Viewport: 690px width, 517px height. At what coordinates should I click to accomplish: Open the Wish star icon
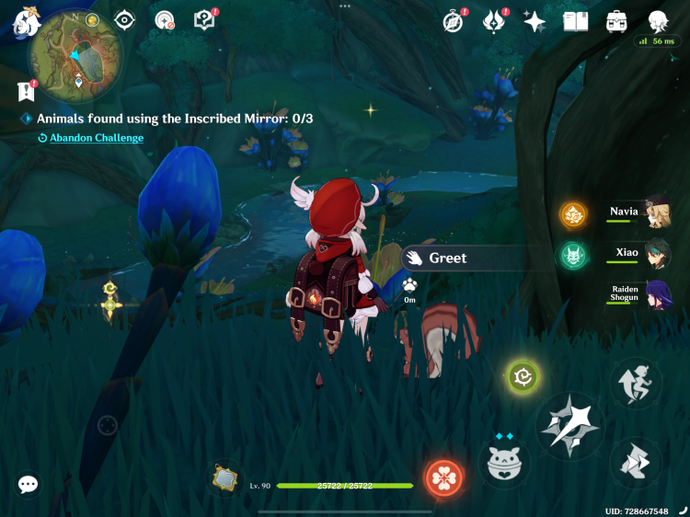click(535, 21)
